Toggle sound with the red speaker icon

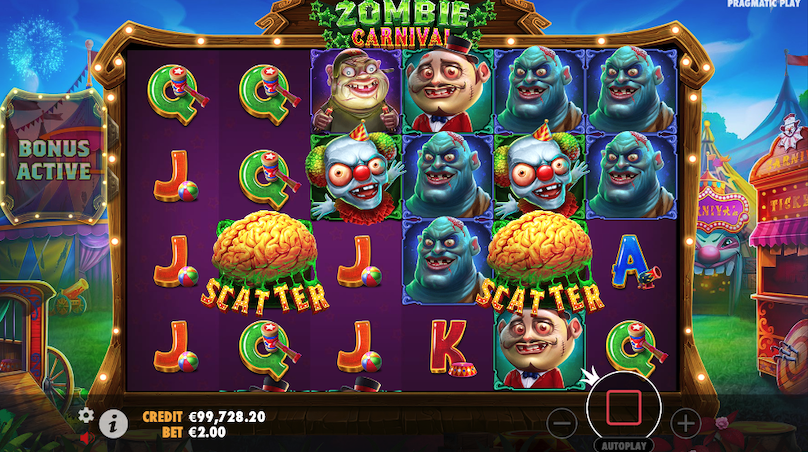pos(86,437)
